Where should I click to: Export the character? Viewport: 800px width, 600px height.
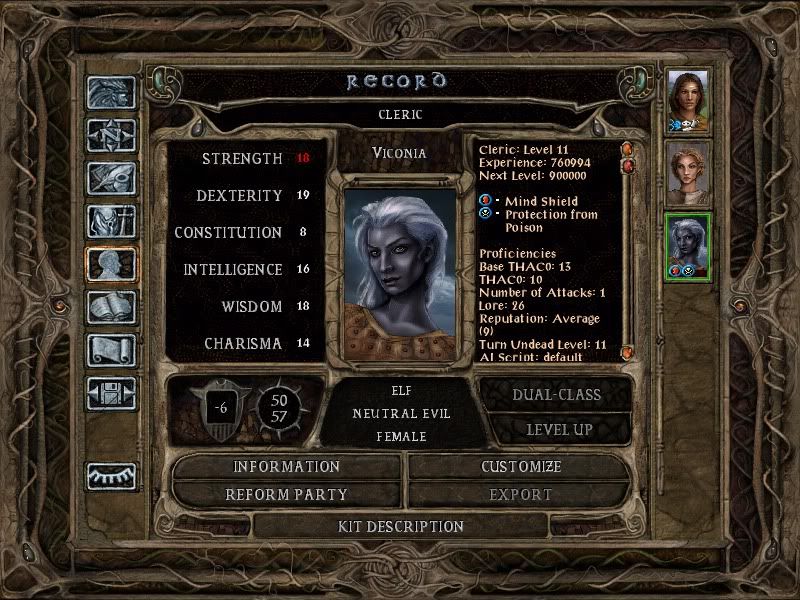tap(521, 494)
